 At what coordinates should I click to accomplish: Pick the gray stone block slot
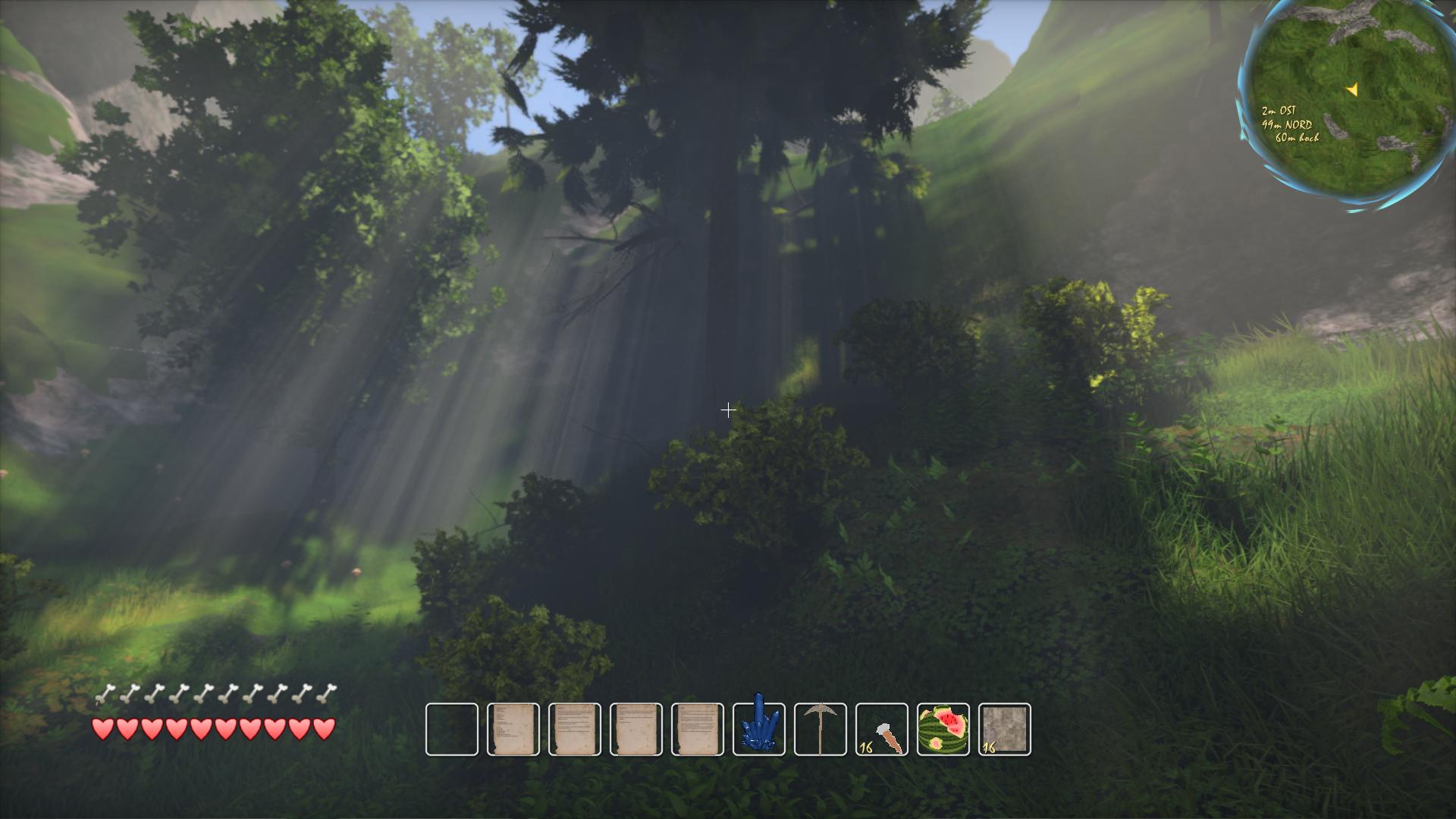1005,729
